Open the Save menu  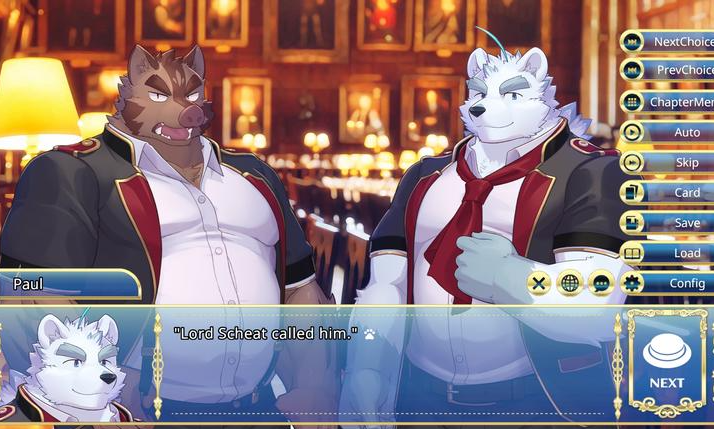(668, 223)
